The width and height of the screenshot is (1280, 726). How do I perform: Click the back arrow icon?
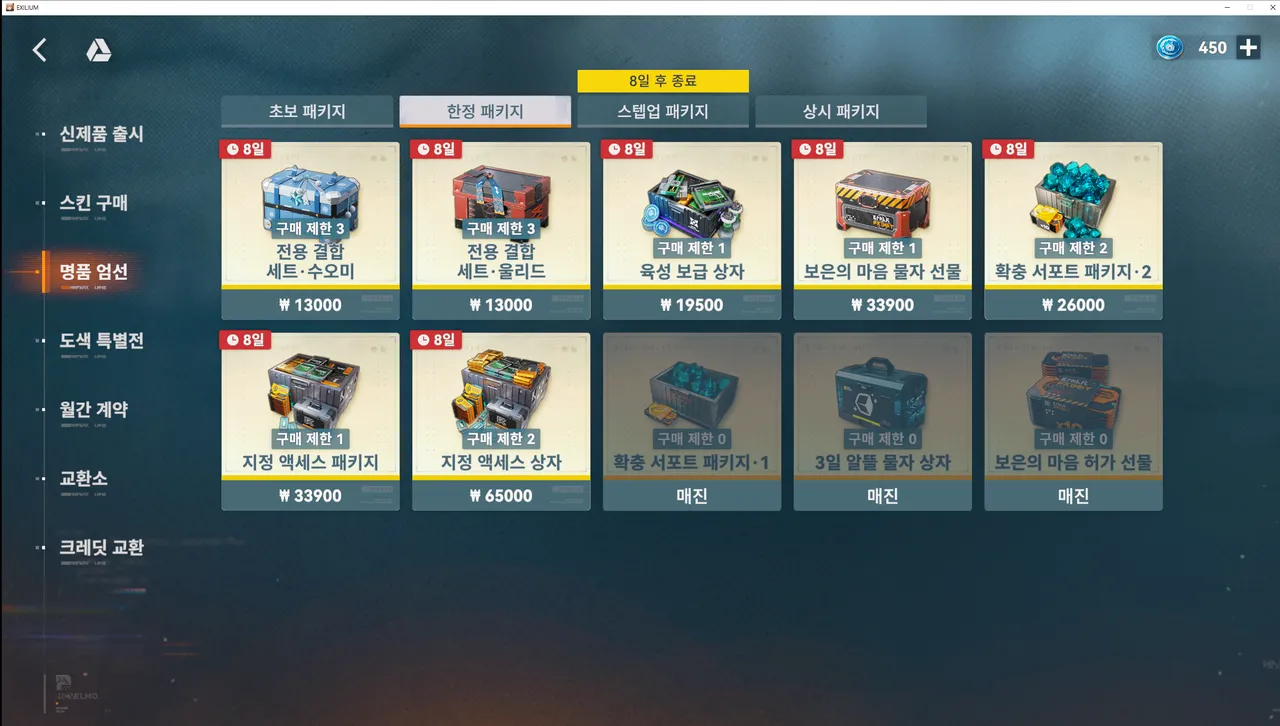[39, 49]
